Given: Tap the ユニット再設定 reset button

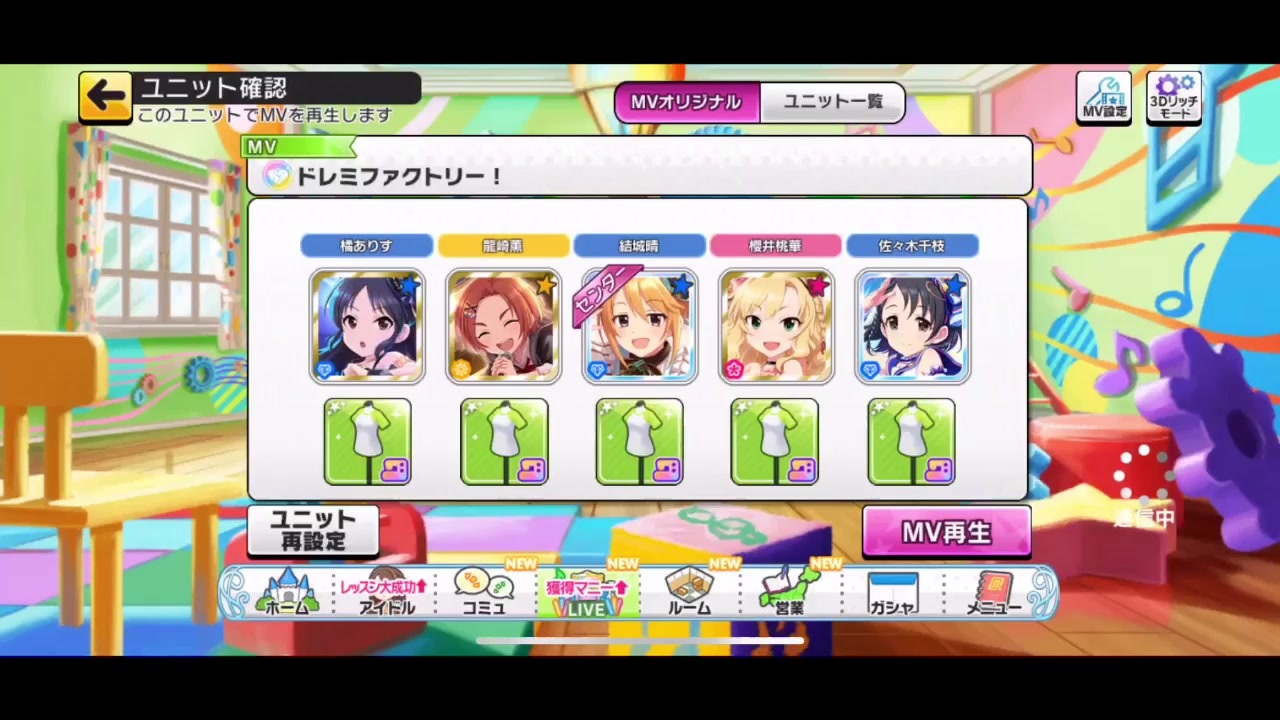Looking at the screenshot, I should 314,531.
